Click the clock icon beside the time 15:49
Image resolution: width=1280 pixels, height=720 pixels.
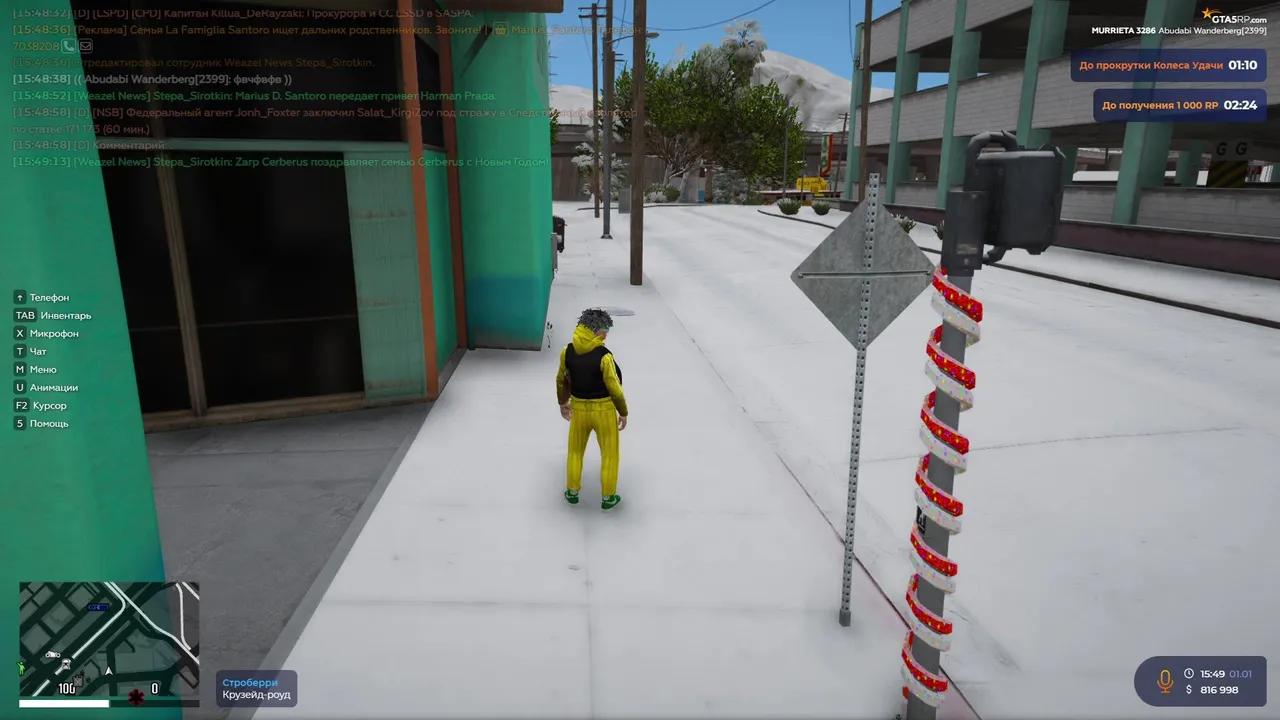[1189, 673]
